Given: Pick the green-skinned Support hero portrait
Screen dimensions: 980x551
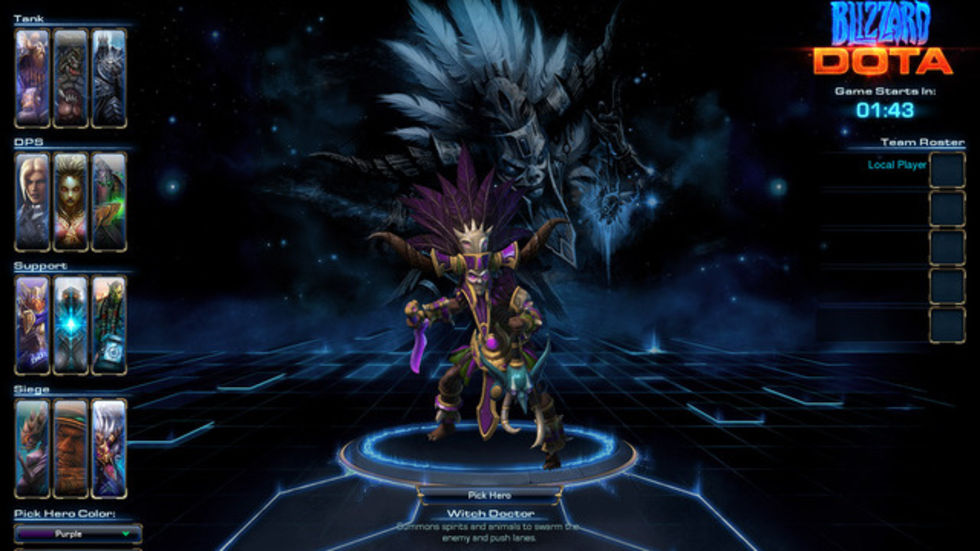Looking at the screenshot, I should coord(109,325).
